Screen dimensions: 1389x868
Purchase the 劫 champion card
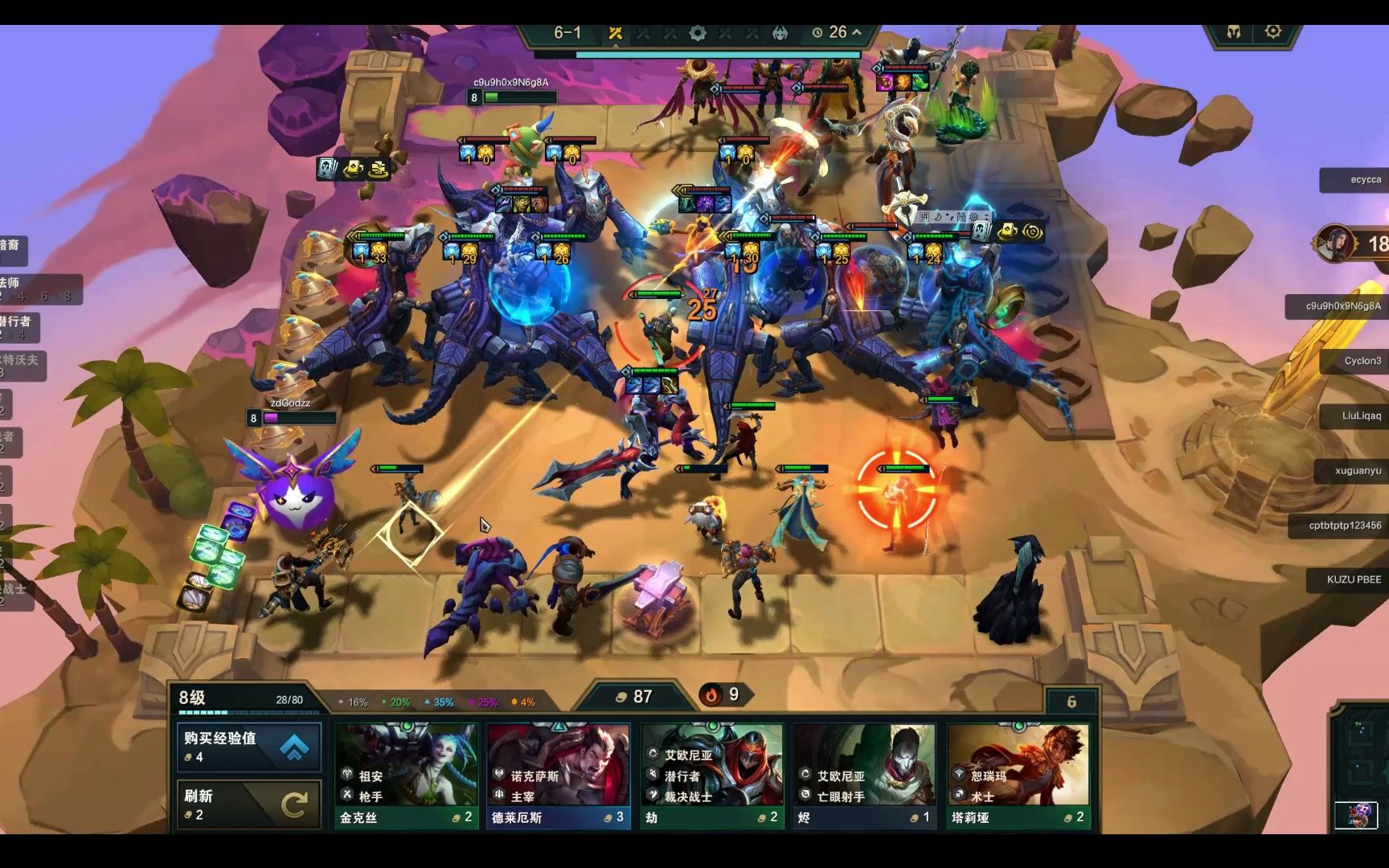click(712, 775)
